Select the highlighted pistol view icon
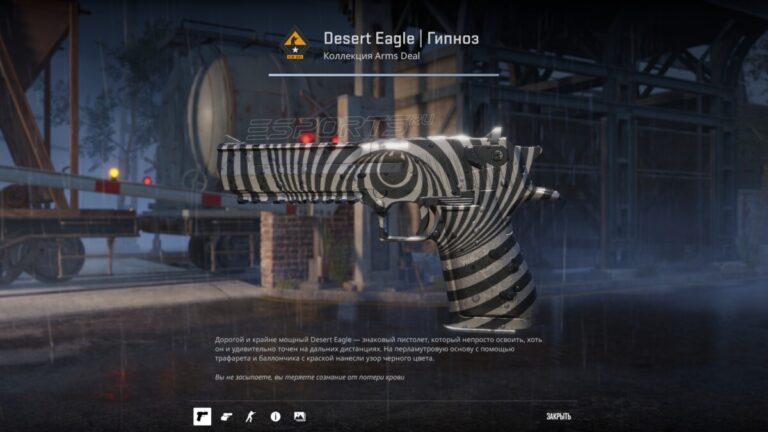This screenshot has height=432, width=768. coord(202,416)
